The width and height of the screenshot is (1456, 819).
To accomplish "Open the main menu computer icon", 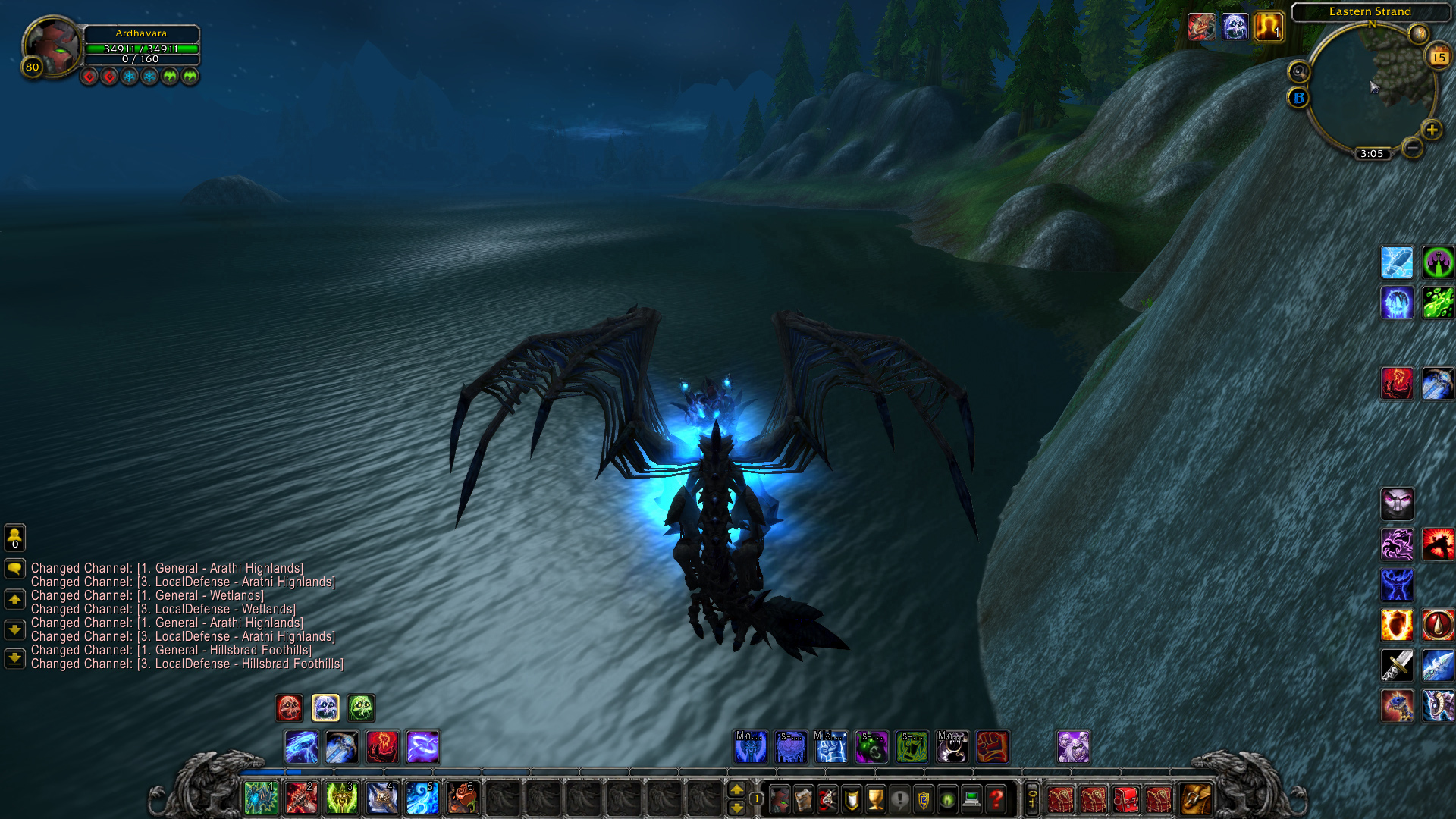I will coord(971,799).
